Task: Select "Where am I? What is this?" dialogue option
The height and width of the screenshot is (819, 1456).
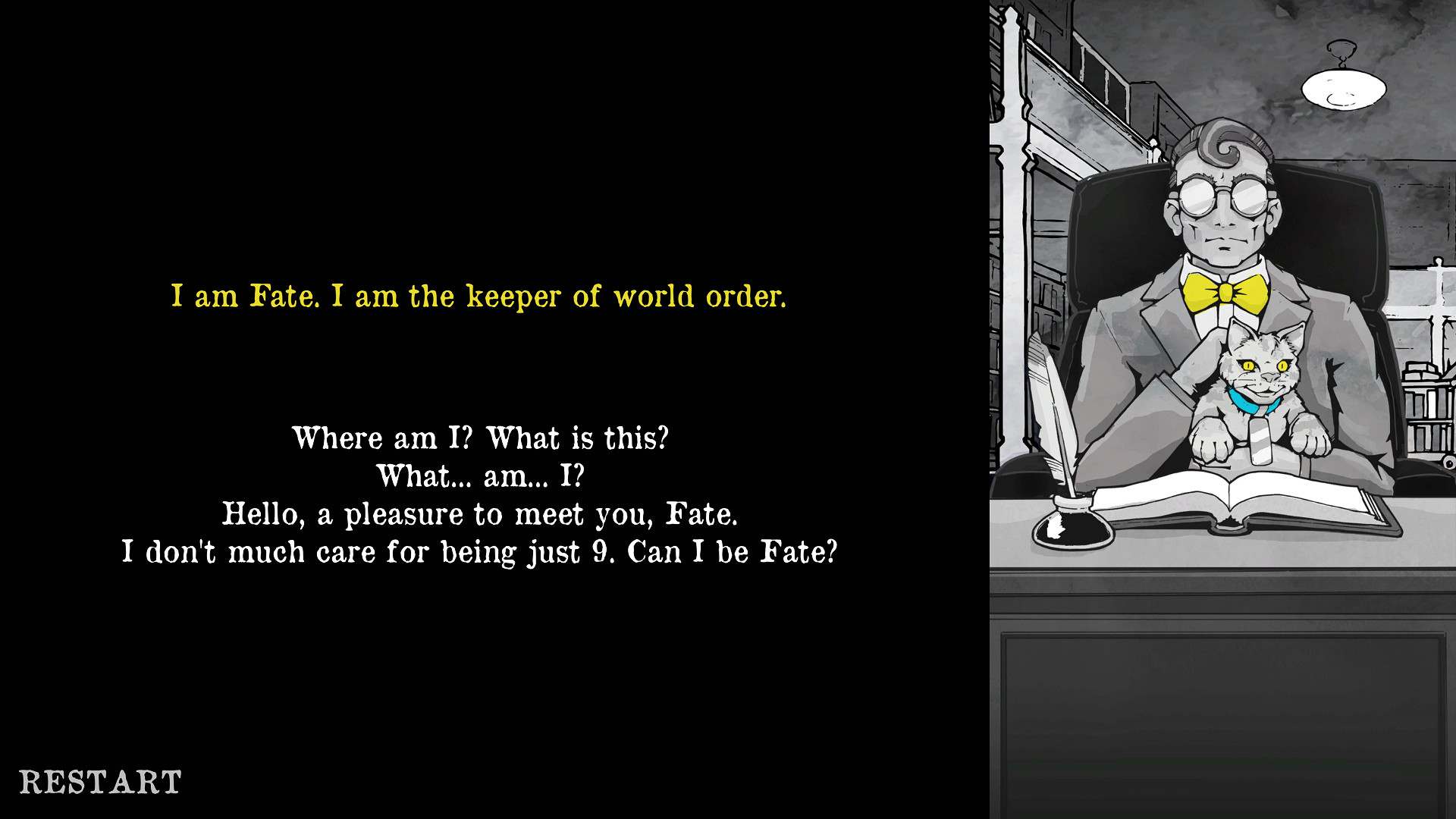Action: 481,438
